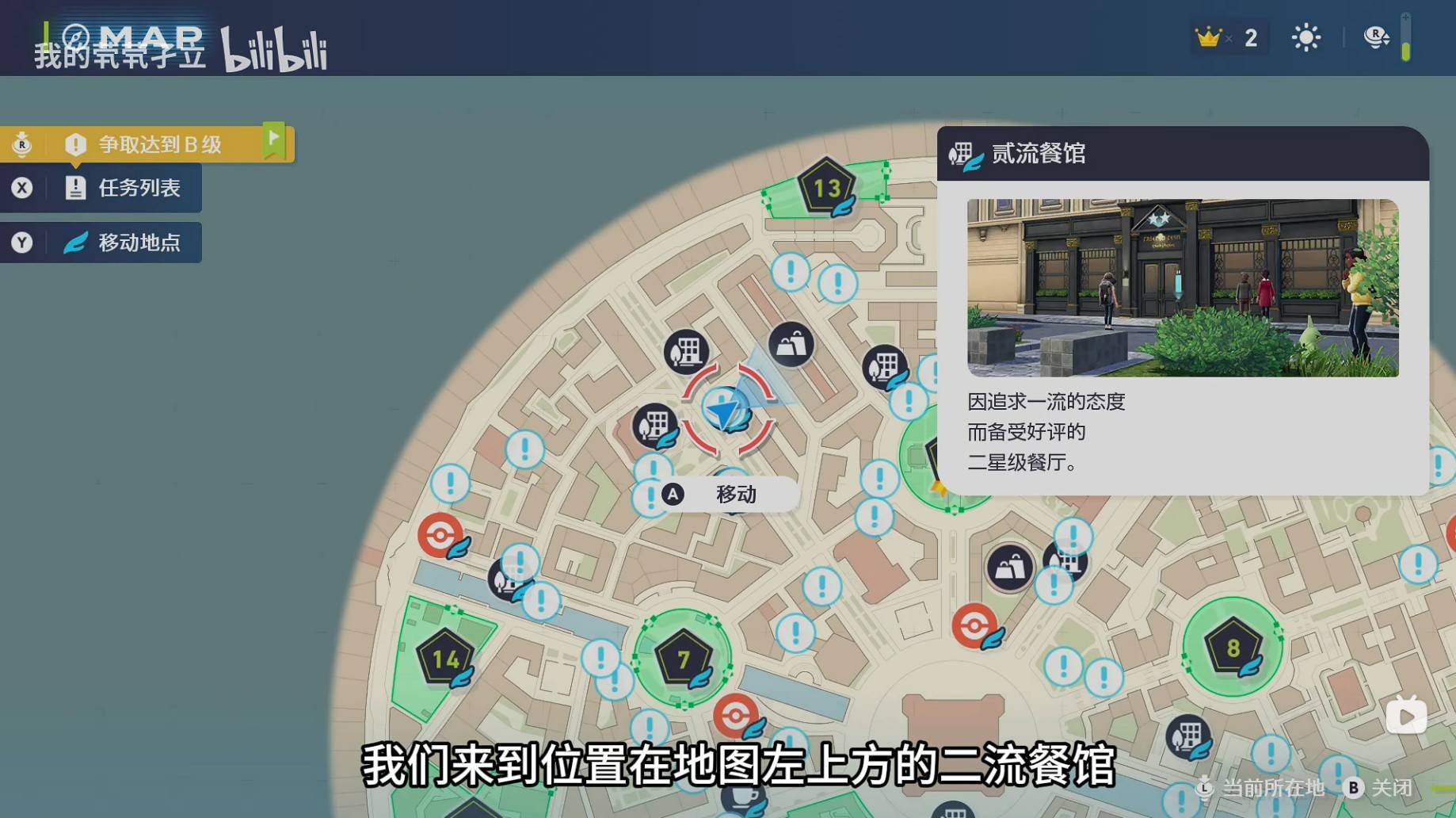This screenshot has width=1456, height=818.
Task: Select the 争取达到B级 objective tracker
Action: pyautogui.click(x=158, y=144)
